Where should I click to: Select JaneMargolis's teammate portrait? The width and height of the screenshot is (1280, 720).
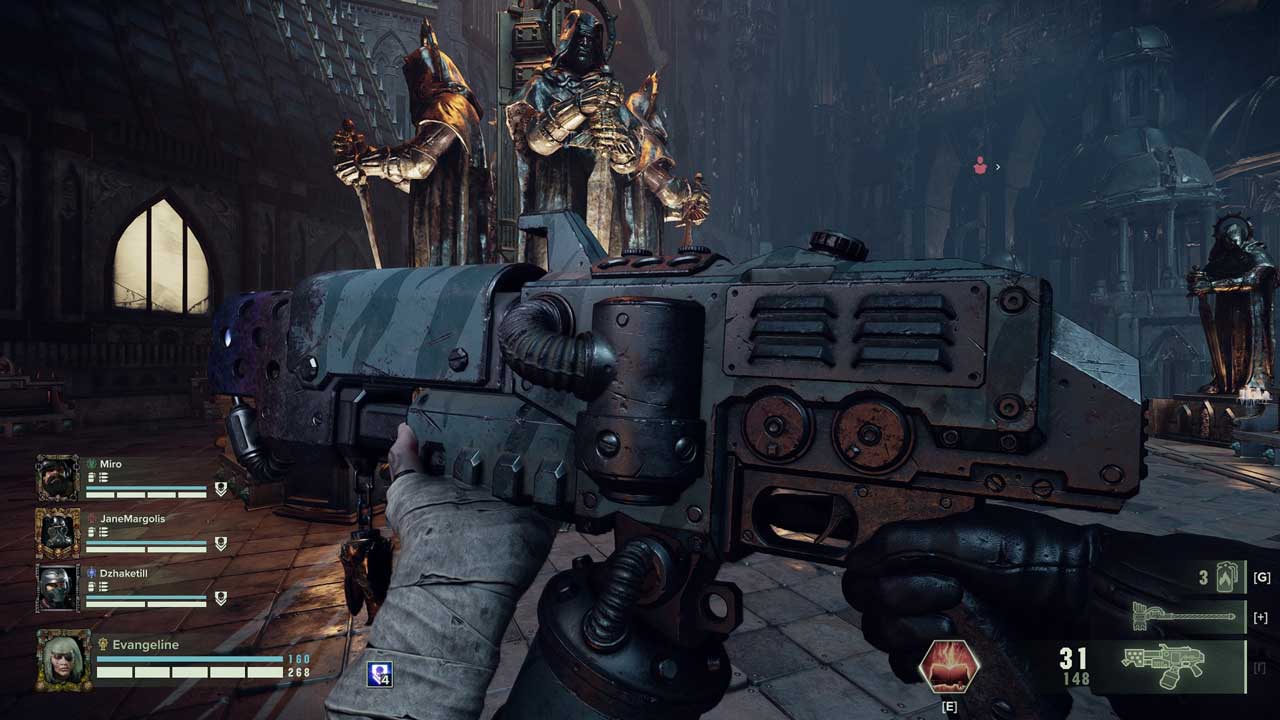click(58, 533)
